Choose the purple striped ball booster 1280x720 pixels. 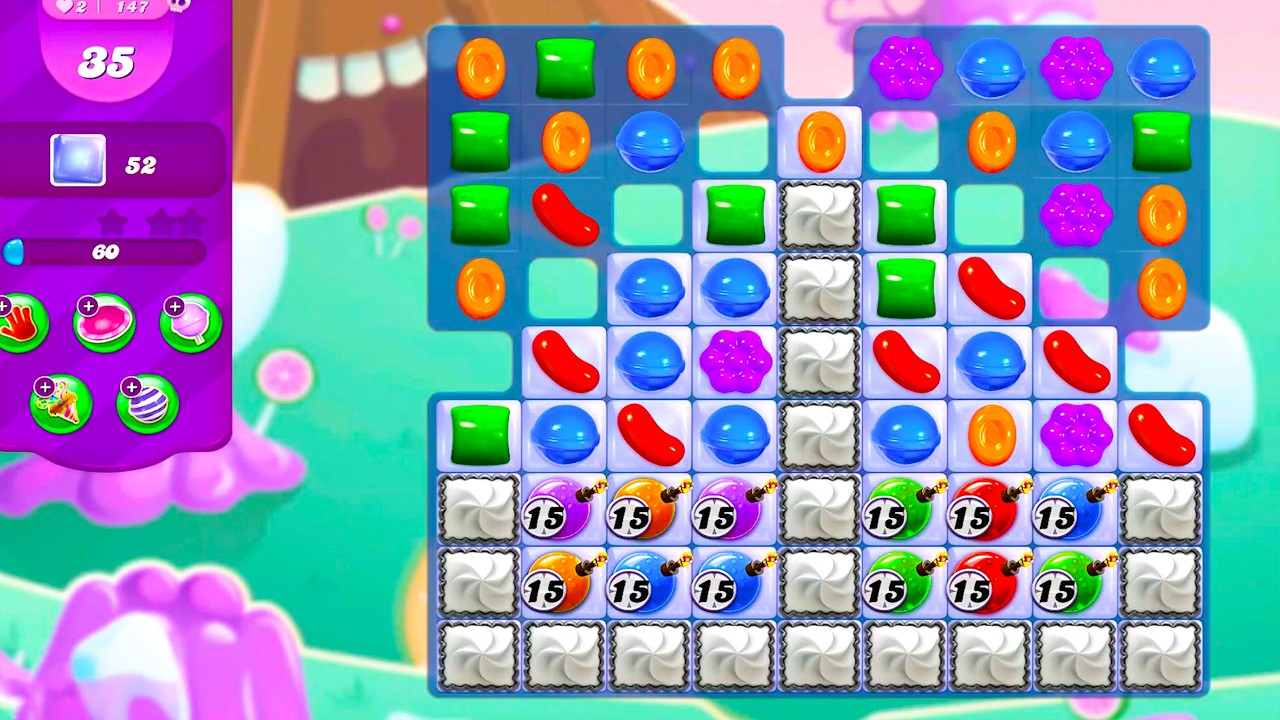(x=147, y=404)
